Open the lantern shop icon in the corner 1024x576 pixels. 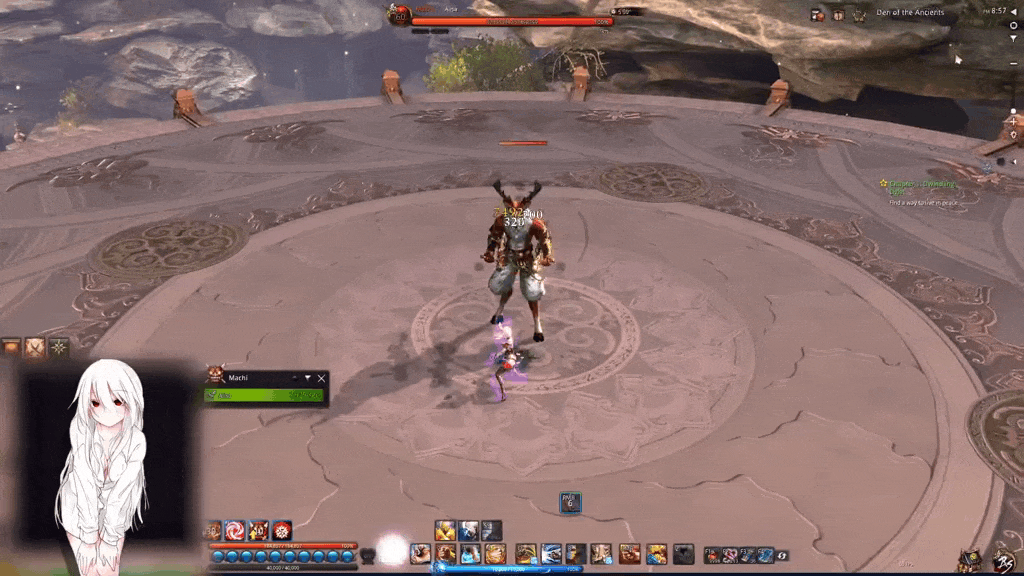(968, 561)
